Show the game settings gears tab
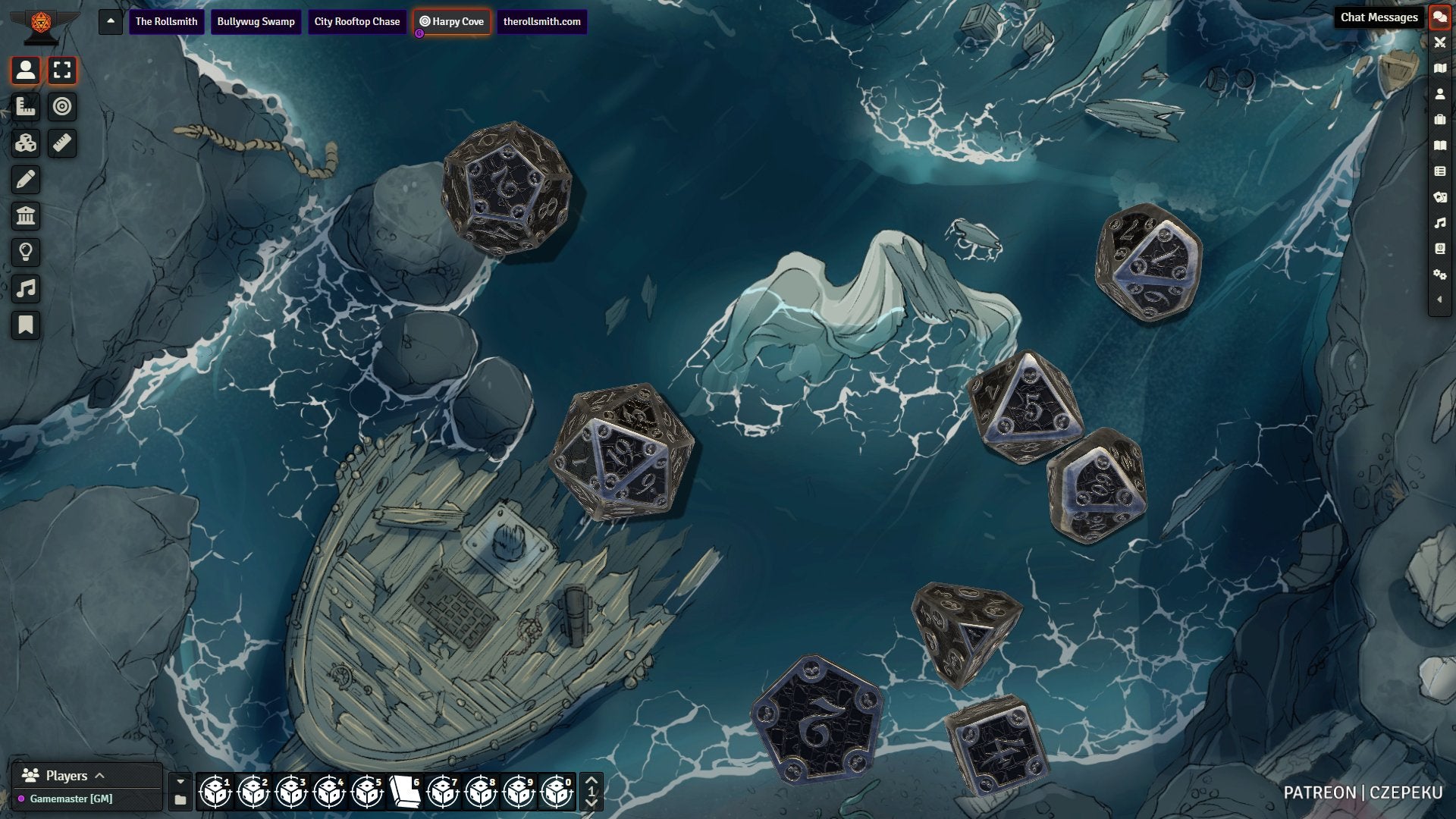Viewport: 1456px width, 819px height. [1439, 275]
